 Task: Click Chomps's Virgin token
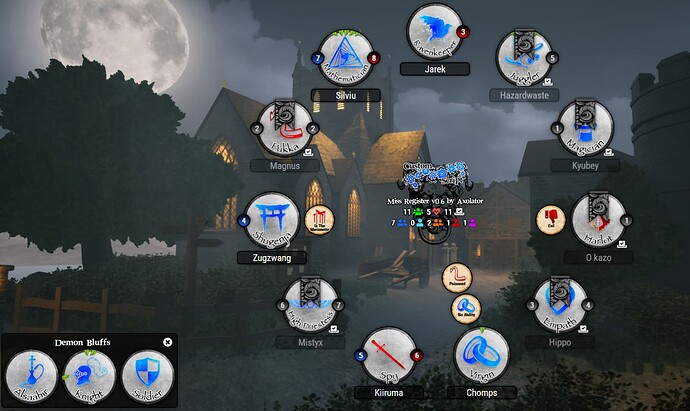click(x=482, y=354)
